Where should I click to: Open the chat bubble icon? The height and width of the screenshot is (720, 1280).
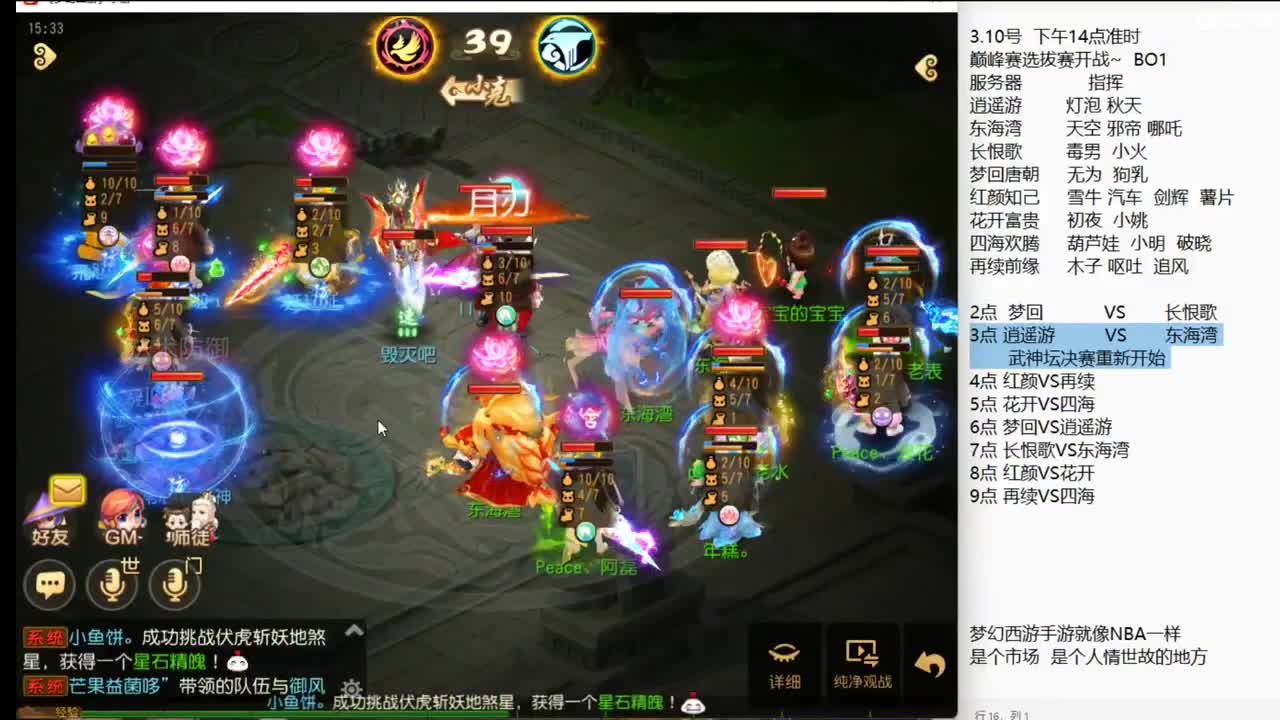pyautogui.click(x=48, y=582)
